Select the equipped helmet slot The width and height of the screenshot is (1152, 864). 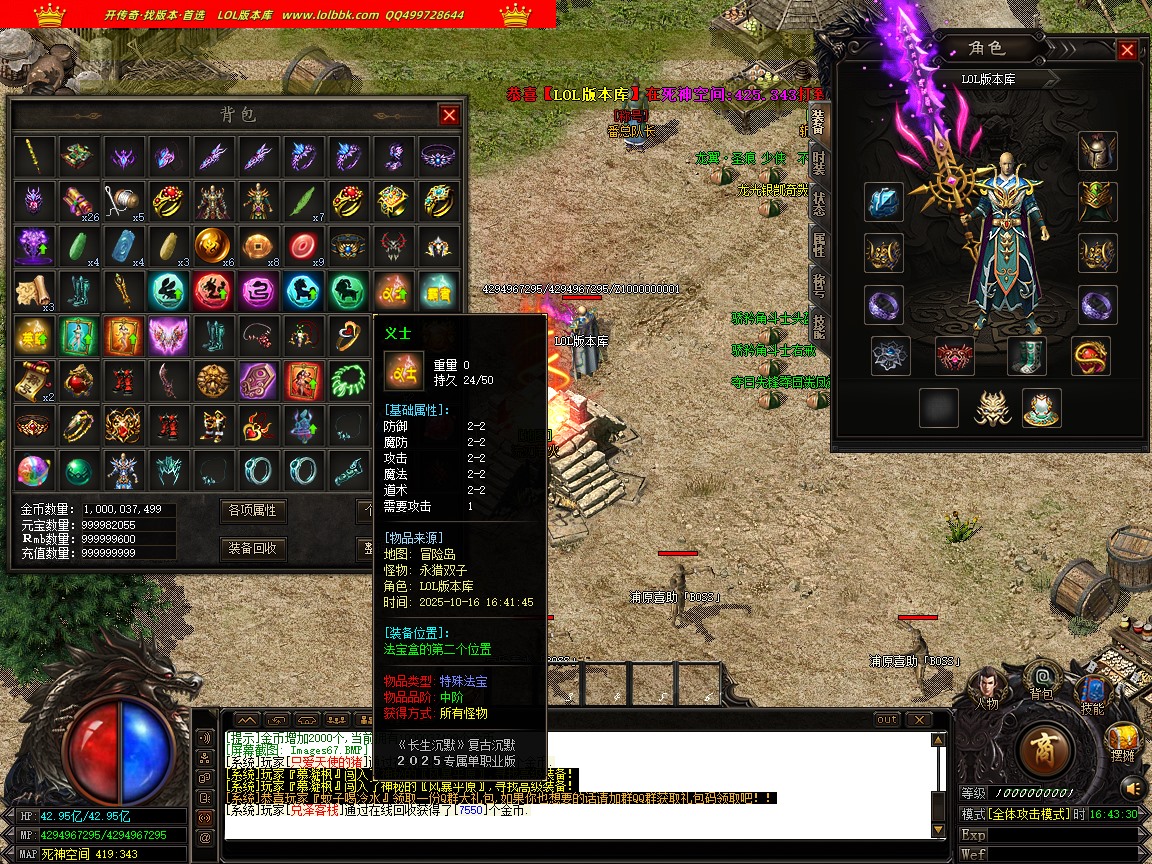tap(1097, 151)
